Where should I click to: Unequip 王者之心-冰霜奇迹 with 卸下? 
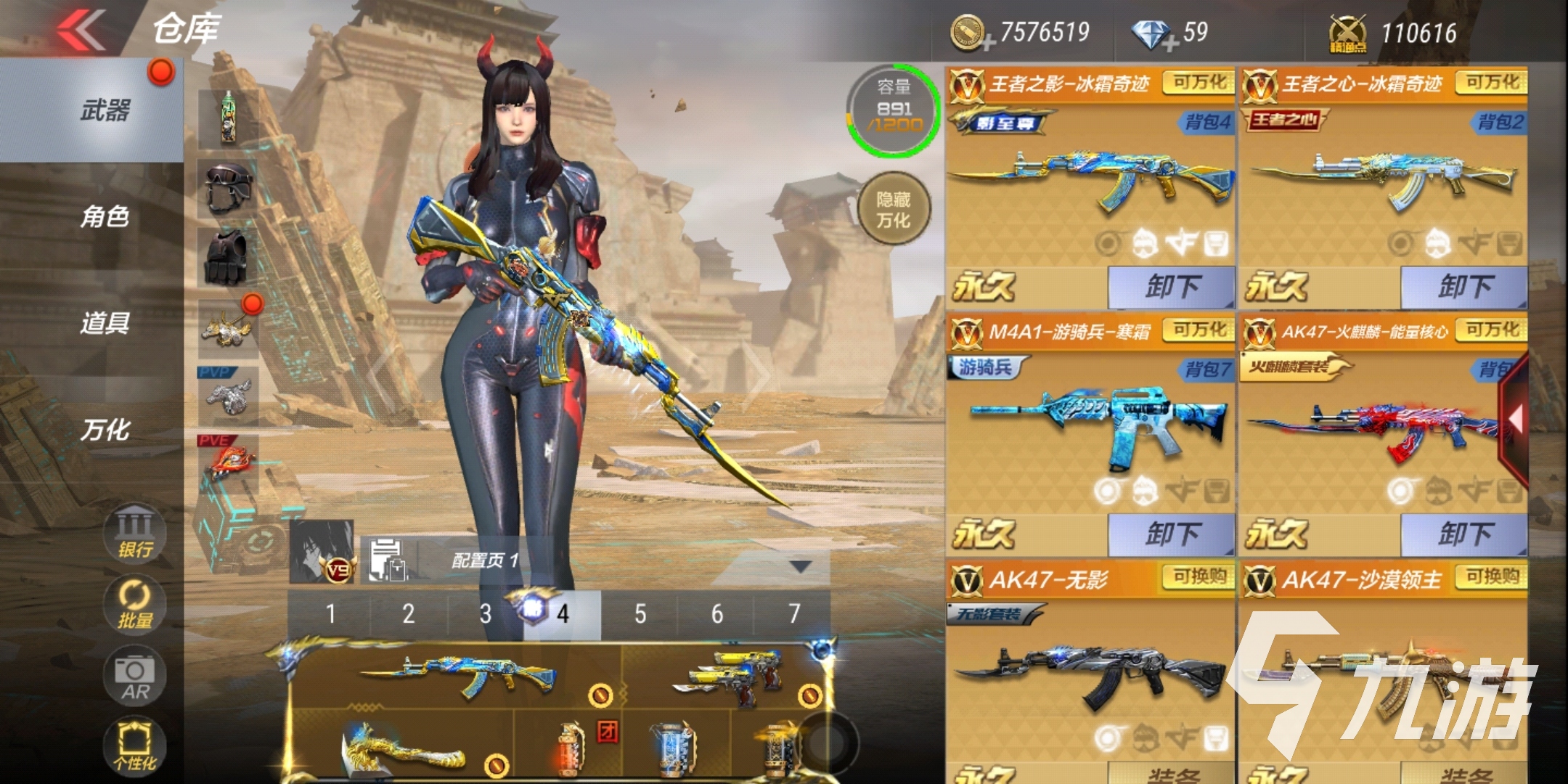[1463, 287]
